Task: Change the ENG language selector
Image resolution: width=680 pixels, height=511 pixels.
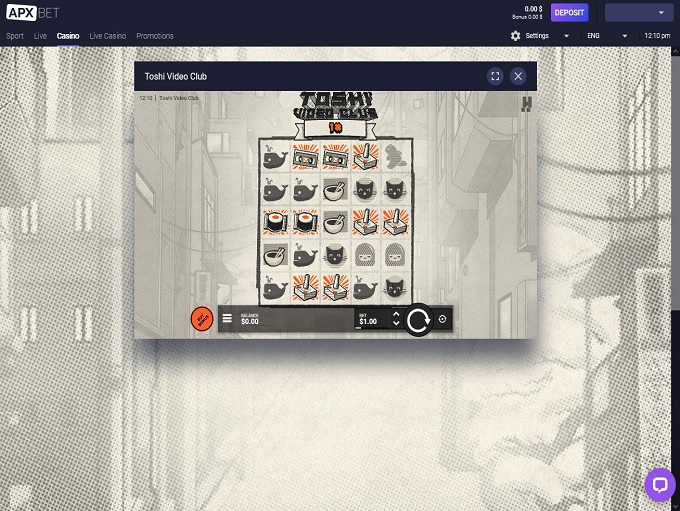Action: 607,36
